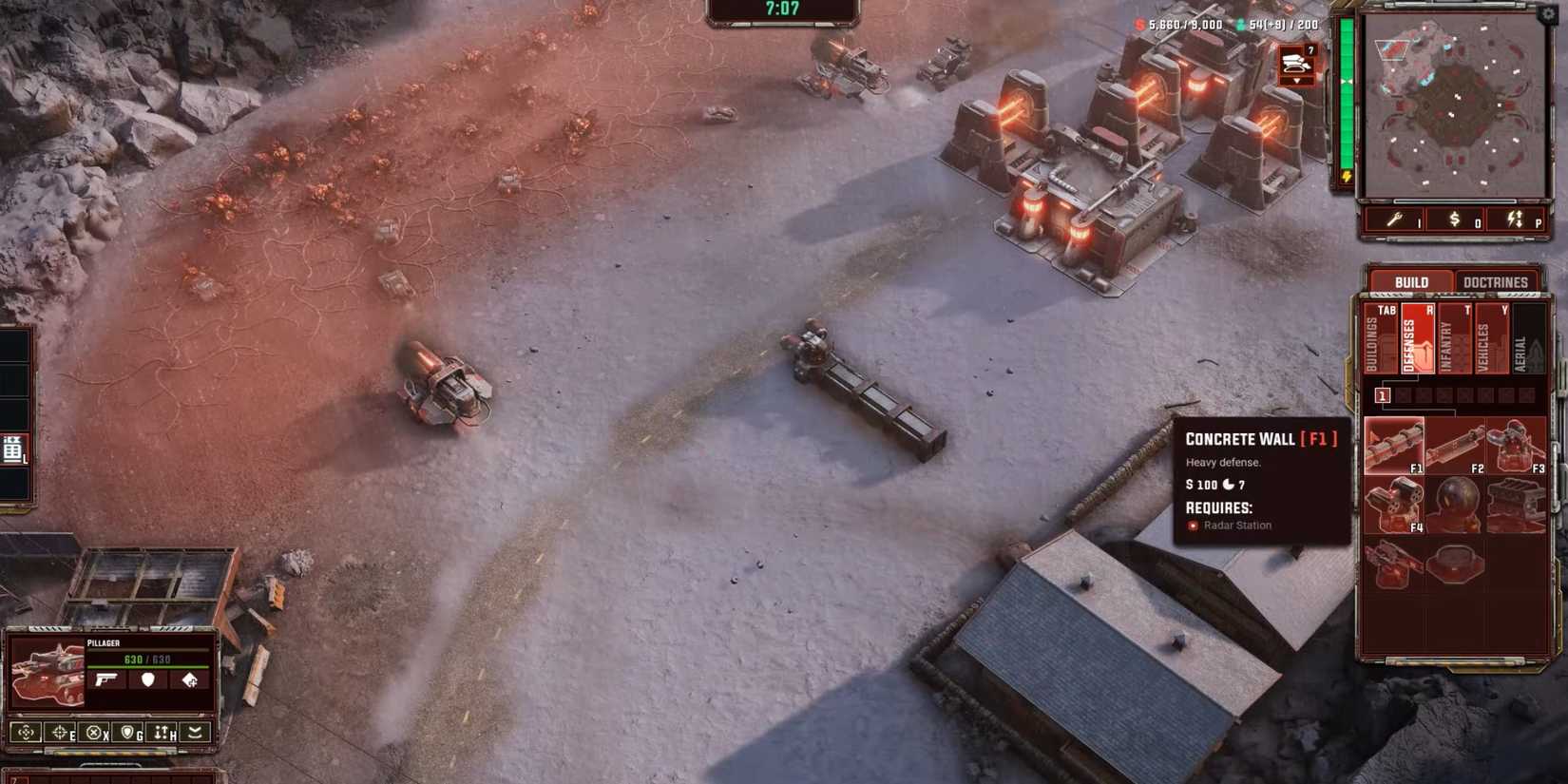Viewport: 1568px width, 784px height.
Task: Select the Pillager's weapon icon
Action: 105,680
